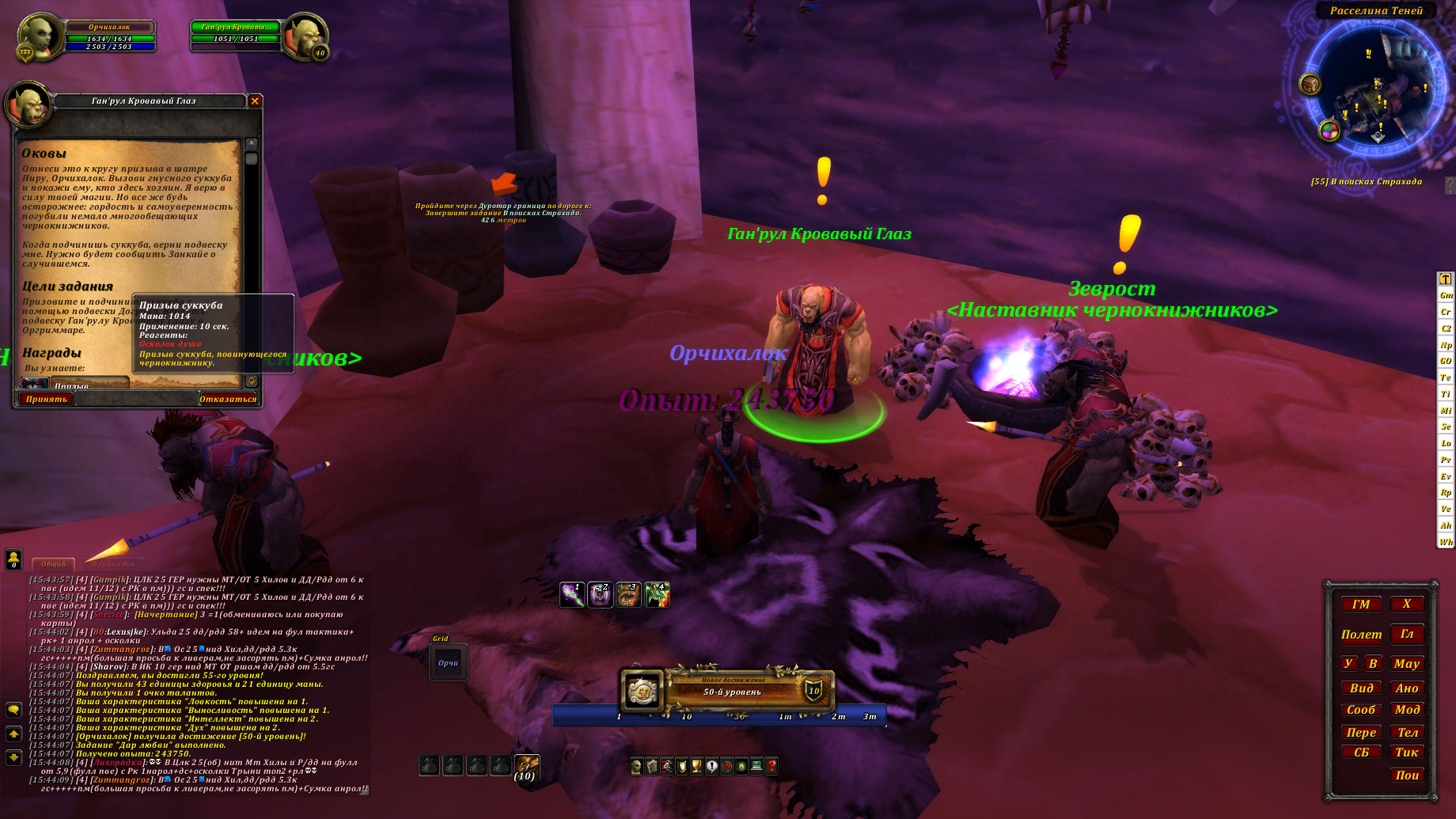Decline the quest with the Отказаться button

(x=228, y=399)
